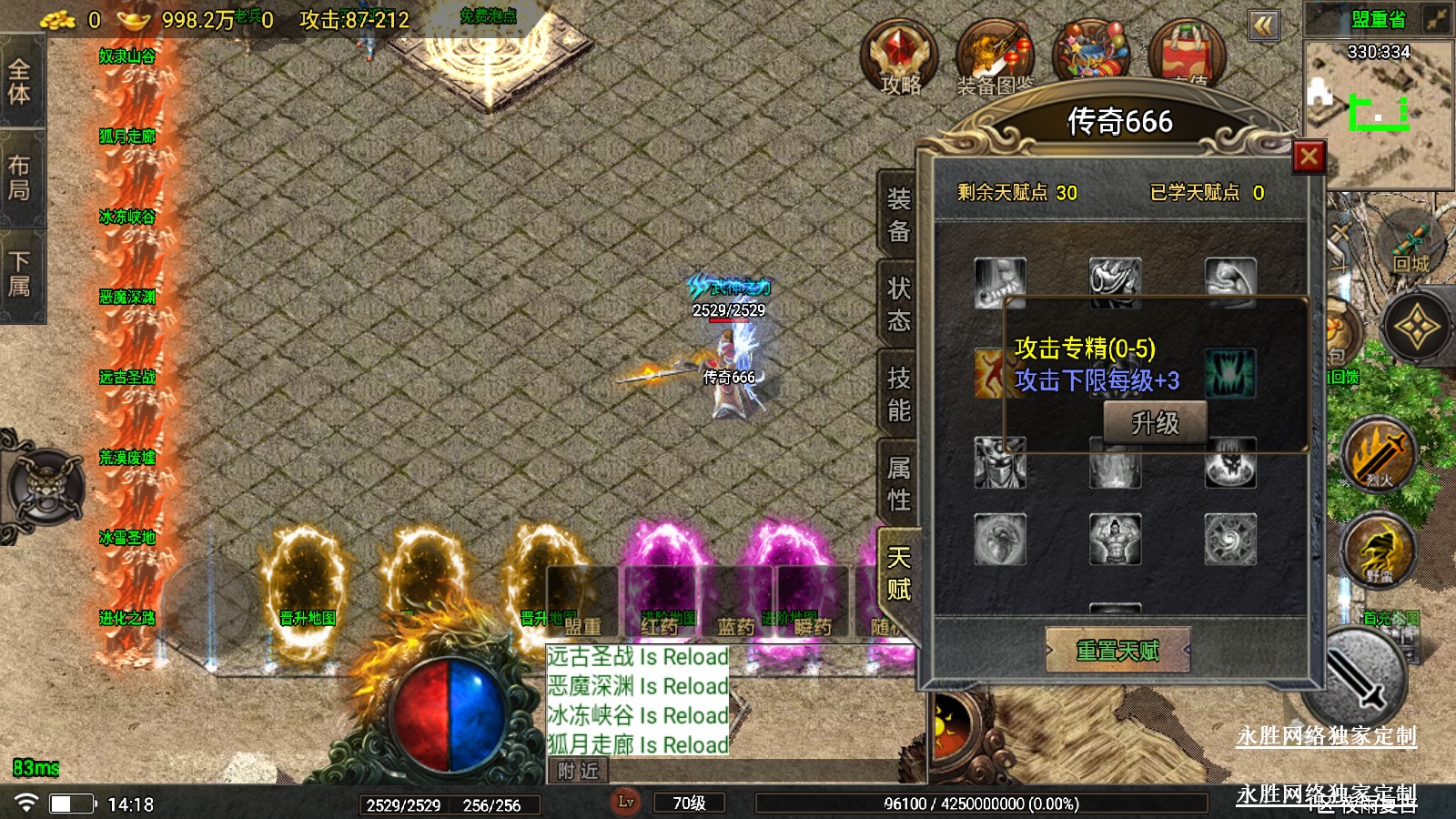Close the talent panel with red X

(x=1309, y=157)
